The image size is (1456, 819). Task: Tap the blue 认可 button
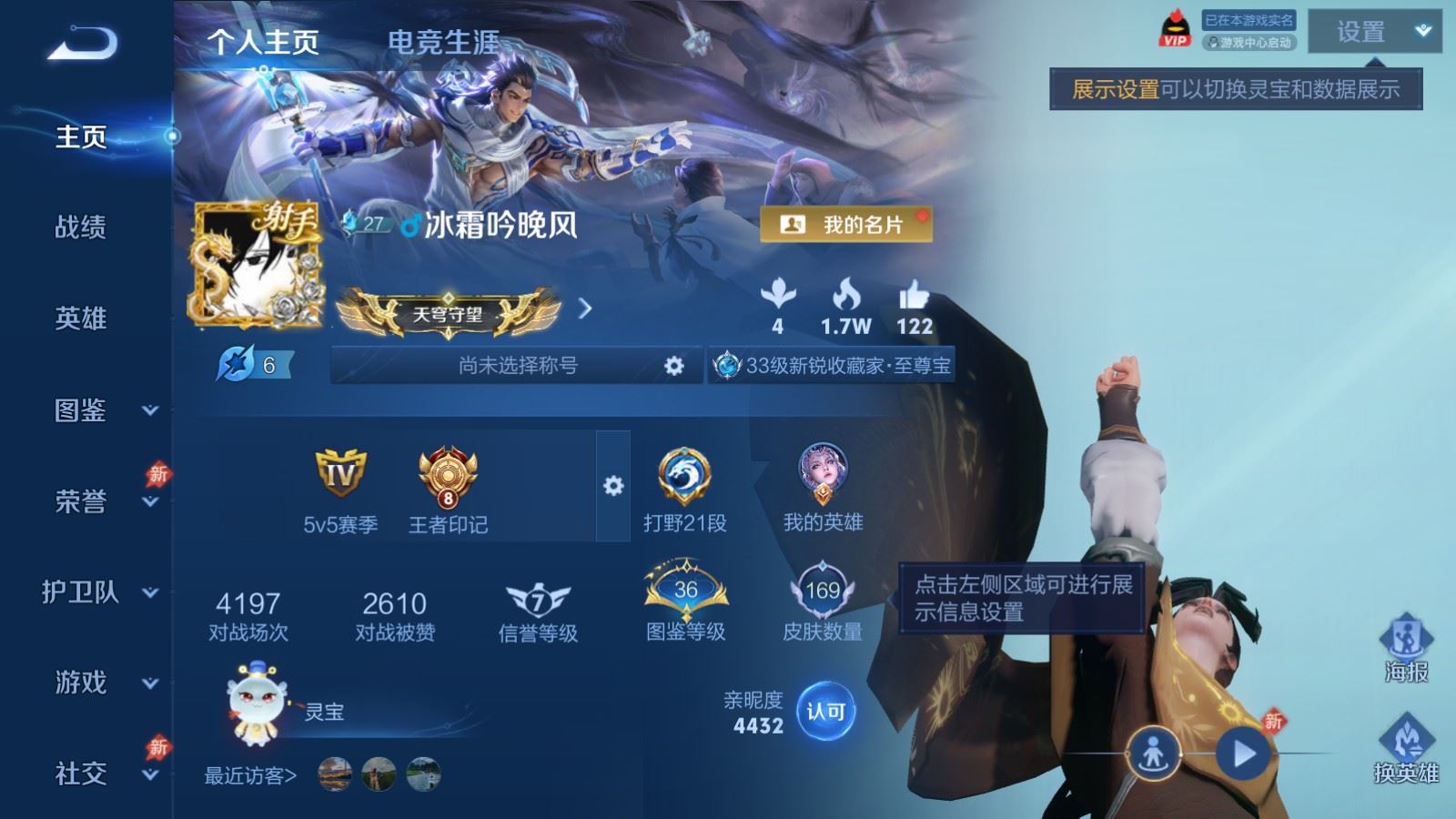coord(826,712)
